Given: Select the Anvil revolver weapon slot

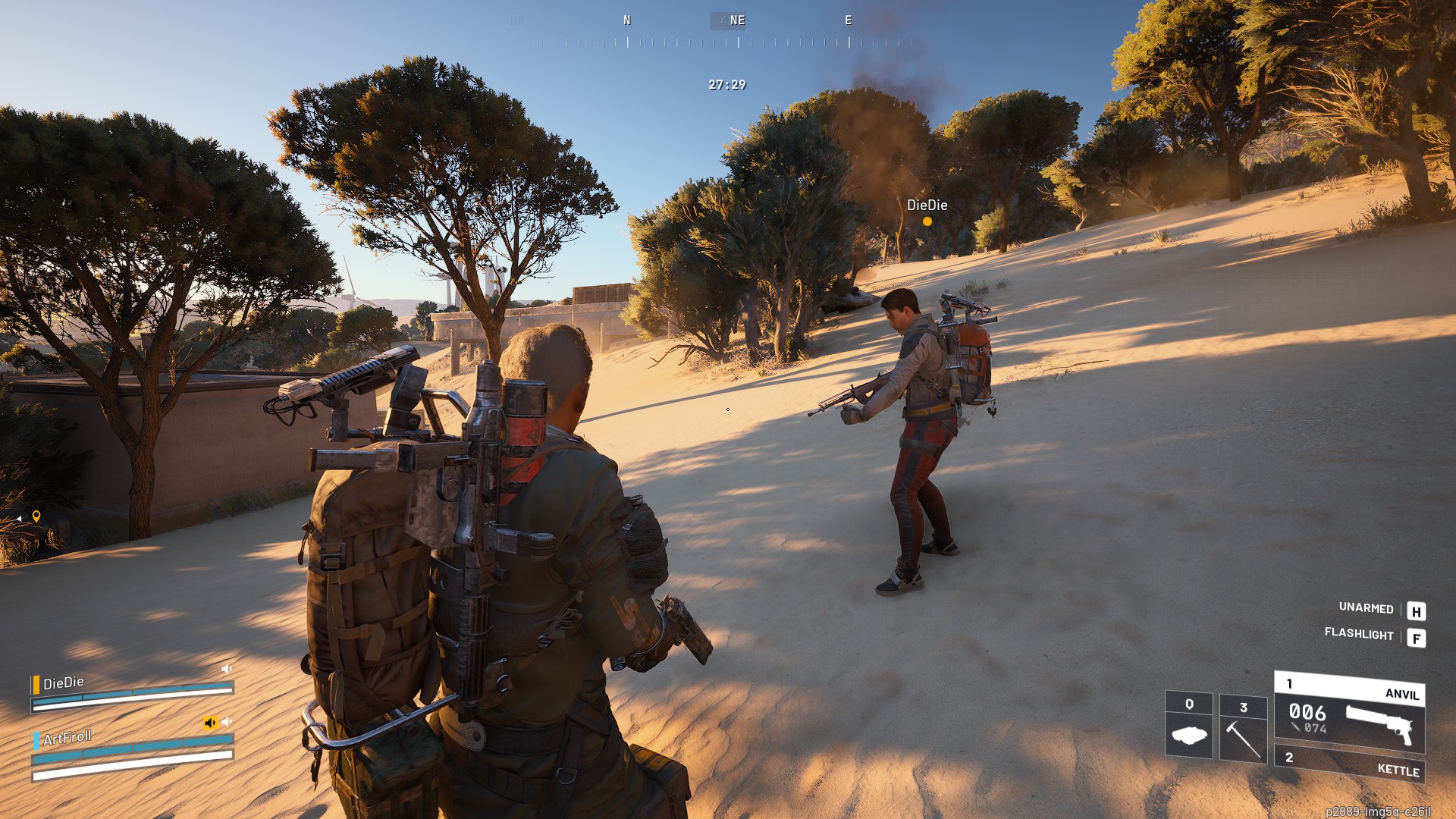Looking at the screenshot, I should click(1349, 714).
